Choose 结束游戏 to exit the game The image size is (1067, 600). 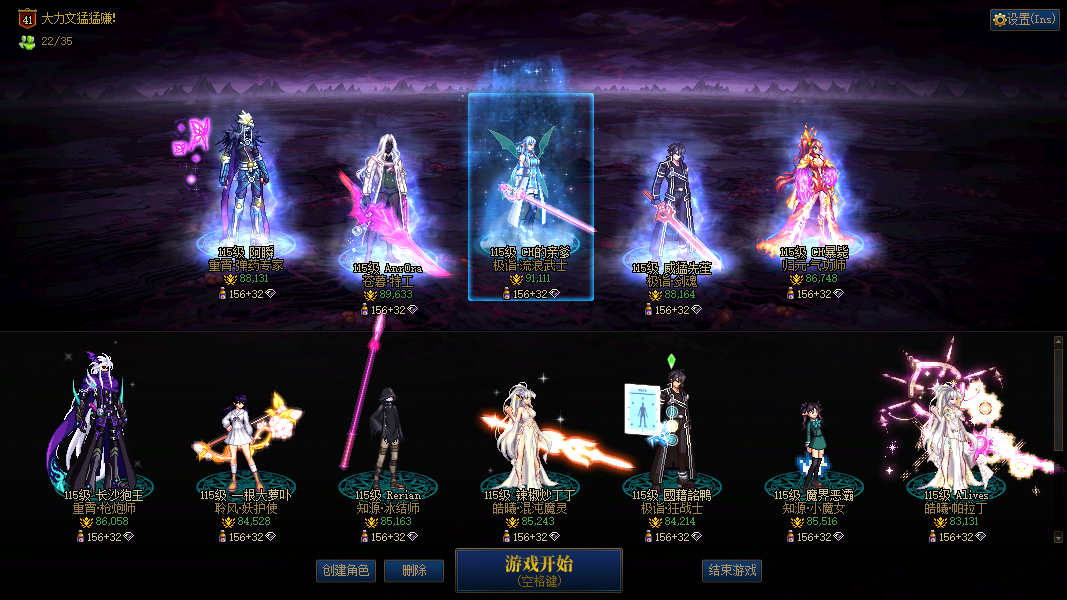(732, 571)
